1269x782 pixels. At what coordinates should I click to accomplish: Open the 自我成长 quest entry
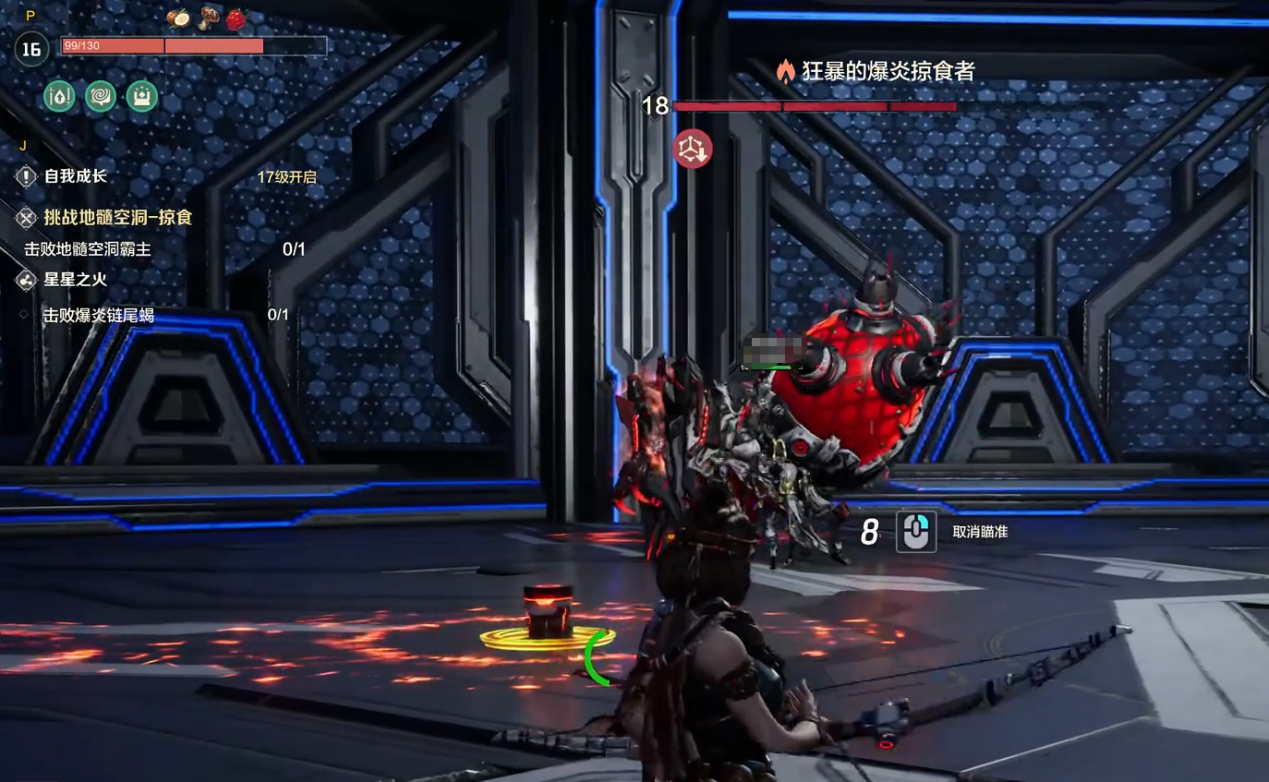(x=74, y=177)
